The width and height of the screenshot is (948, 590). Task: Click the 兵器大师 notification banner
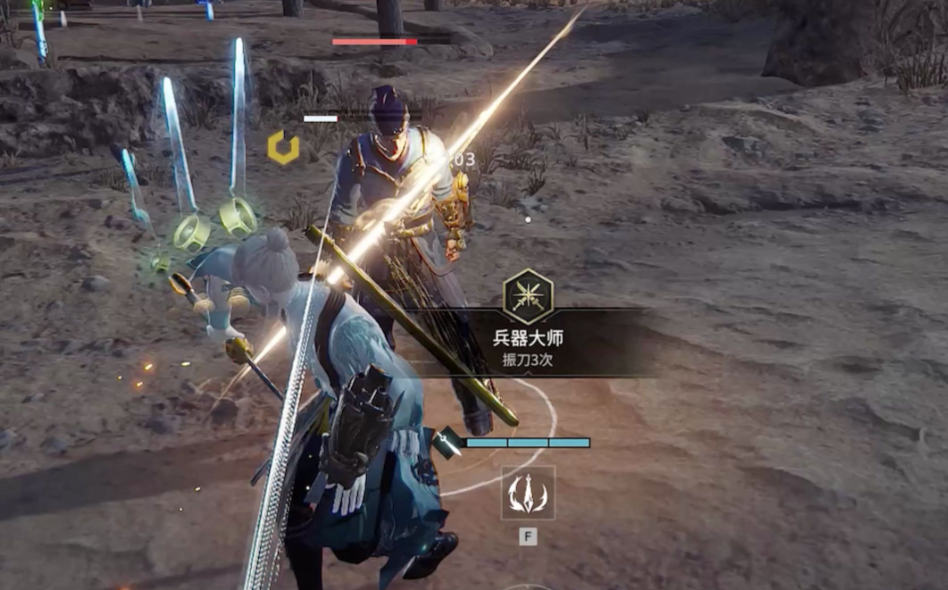(529, 346)
